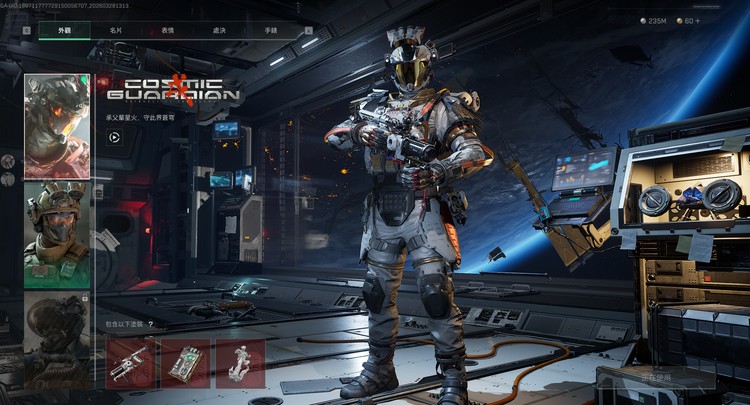Switch to the 處決 execution tab
The height and width of the screenshot is (405, 750).
pos(219,31)
